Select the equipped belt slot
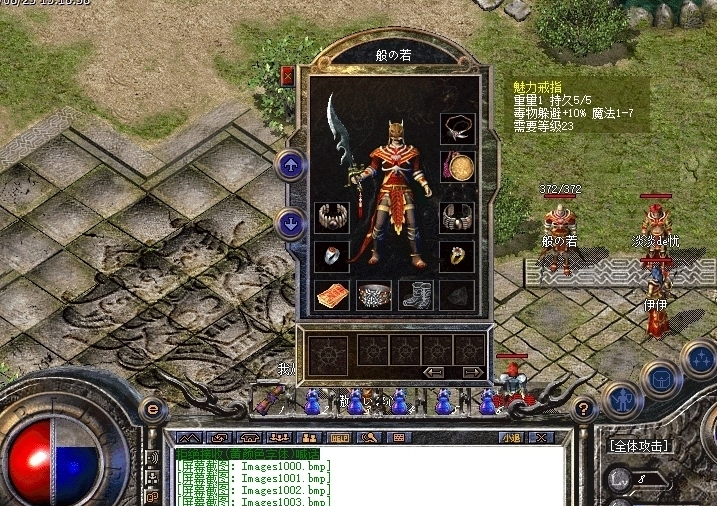The image size is (717, 506). click(374, 295)
